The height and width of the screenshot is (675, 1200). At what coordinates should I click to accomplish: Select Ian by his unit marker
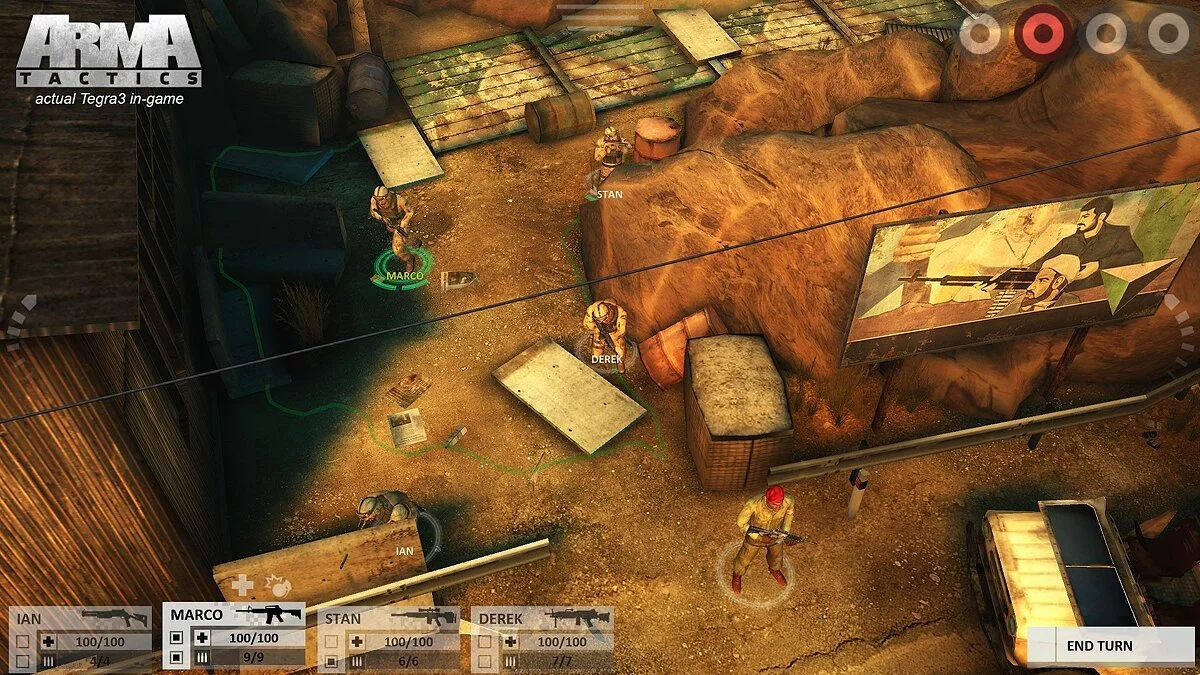405,550
